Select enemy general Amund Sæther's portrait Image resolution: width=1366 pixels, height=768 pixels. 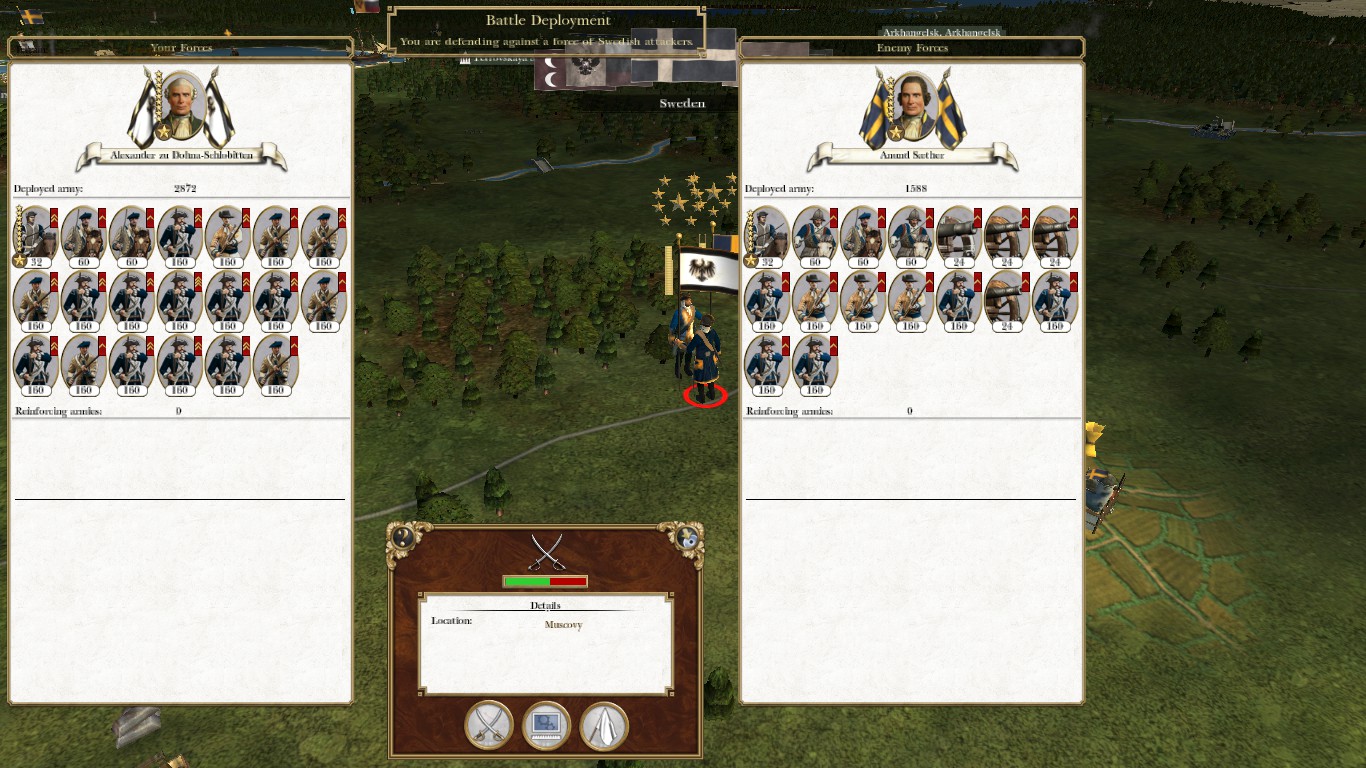(x=912, y=106)
